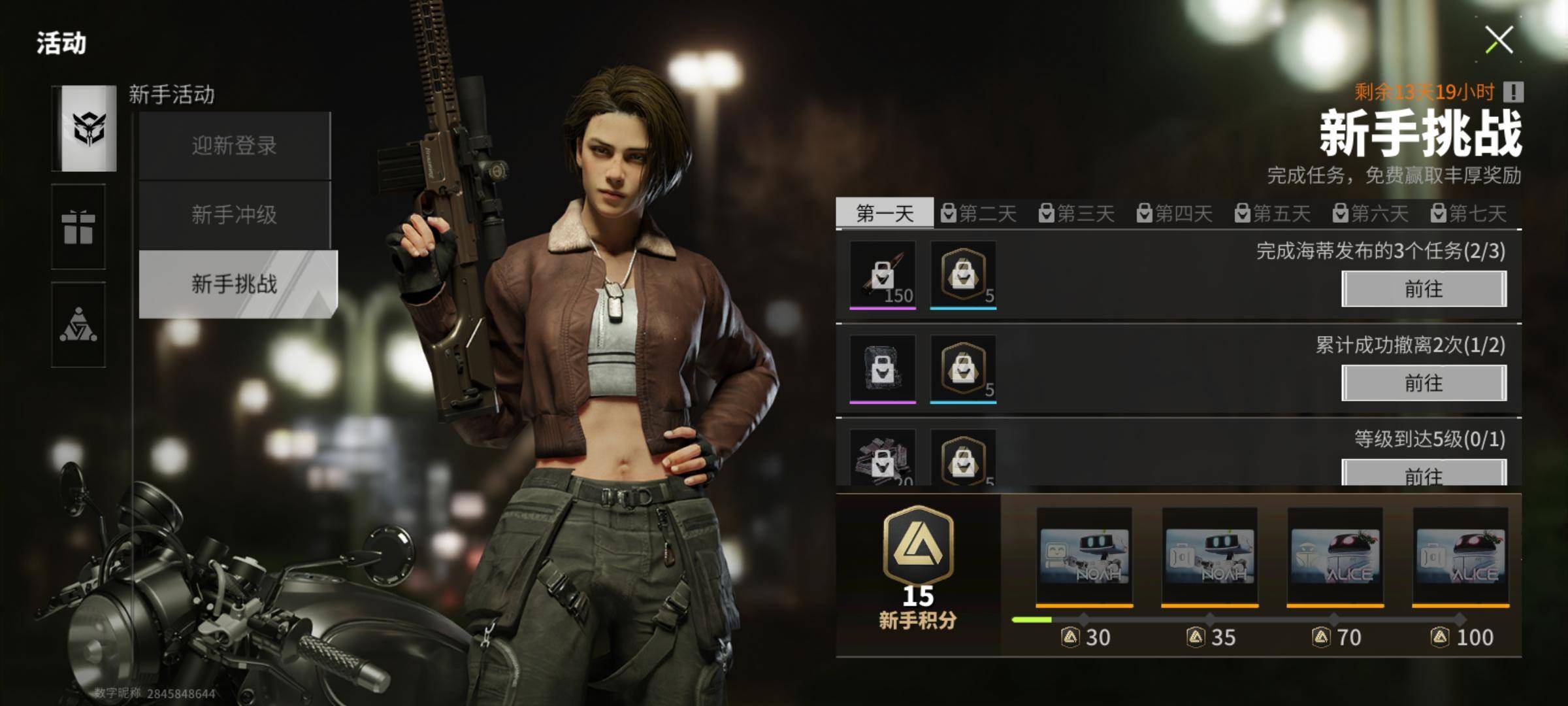Choose the 第六天 challenge tab
The width and height of the screenshot is (1568, 706).
point(1371,213)
